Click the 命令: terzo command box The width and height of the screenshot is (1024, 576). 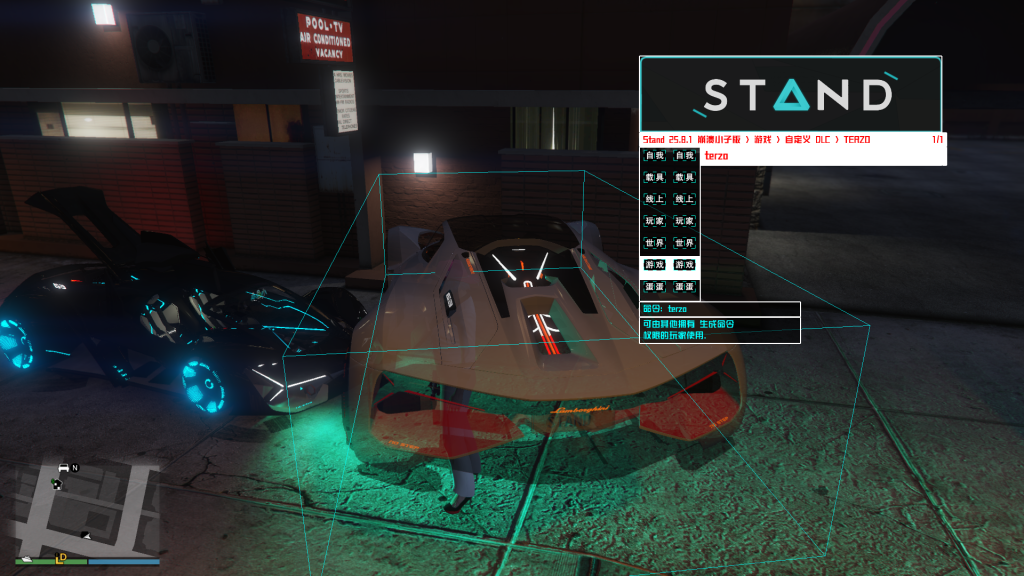point(720,309)
